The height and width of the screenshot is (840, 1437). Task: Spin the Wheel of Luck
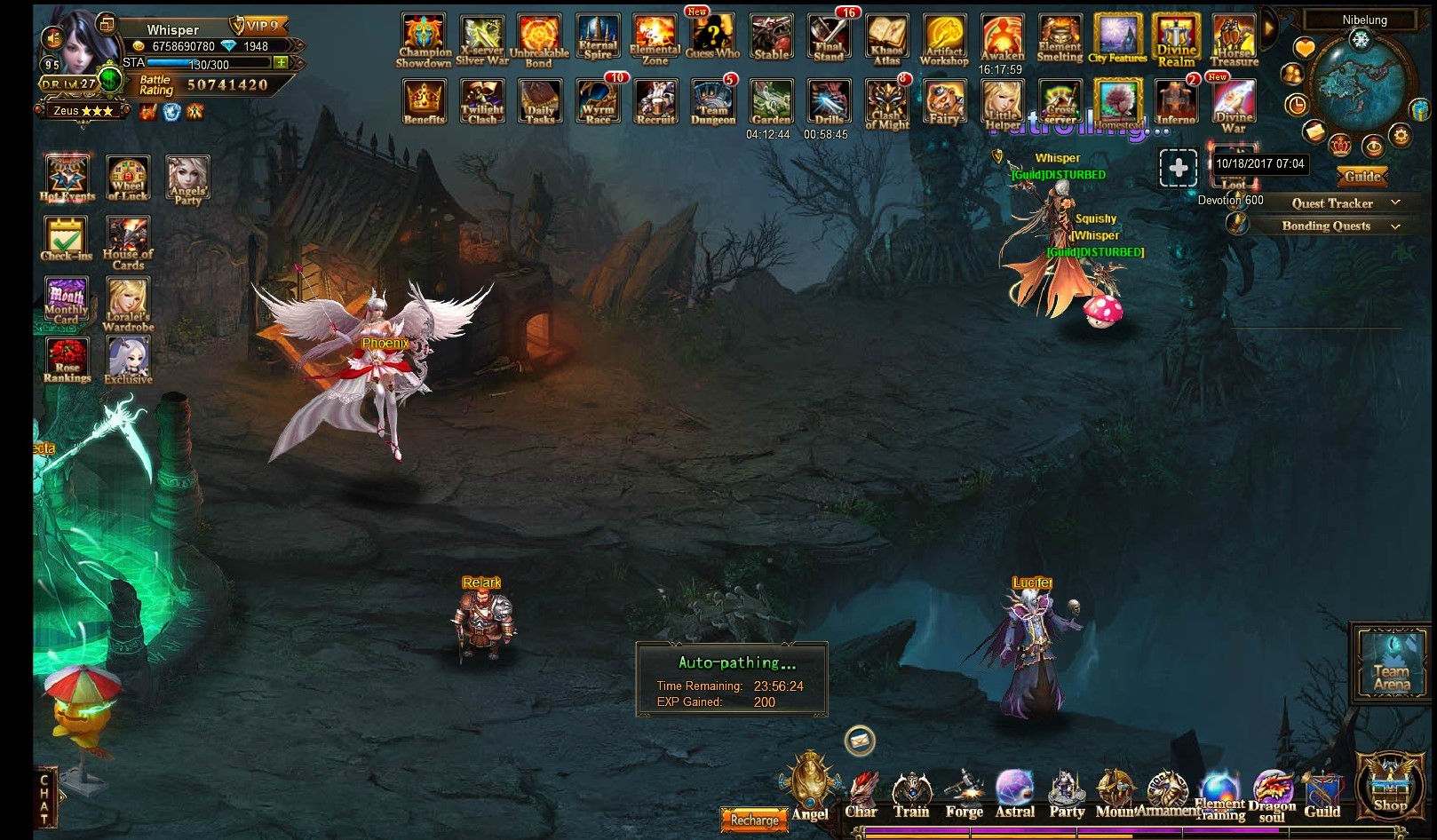pyautogui.click(x=128, y=178)
